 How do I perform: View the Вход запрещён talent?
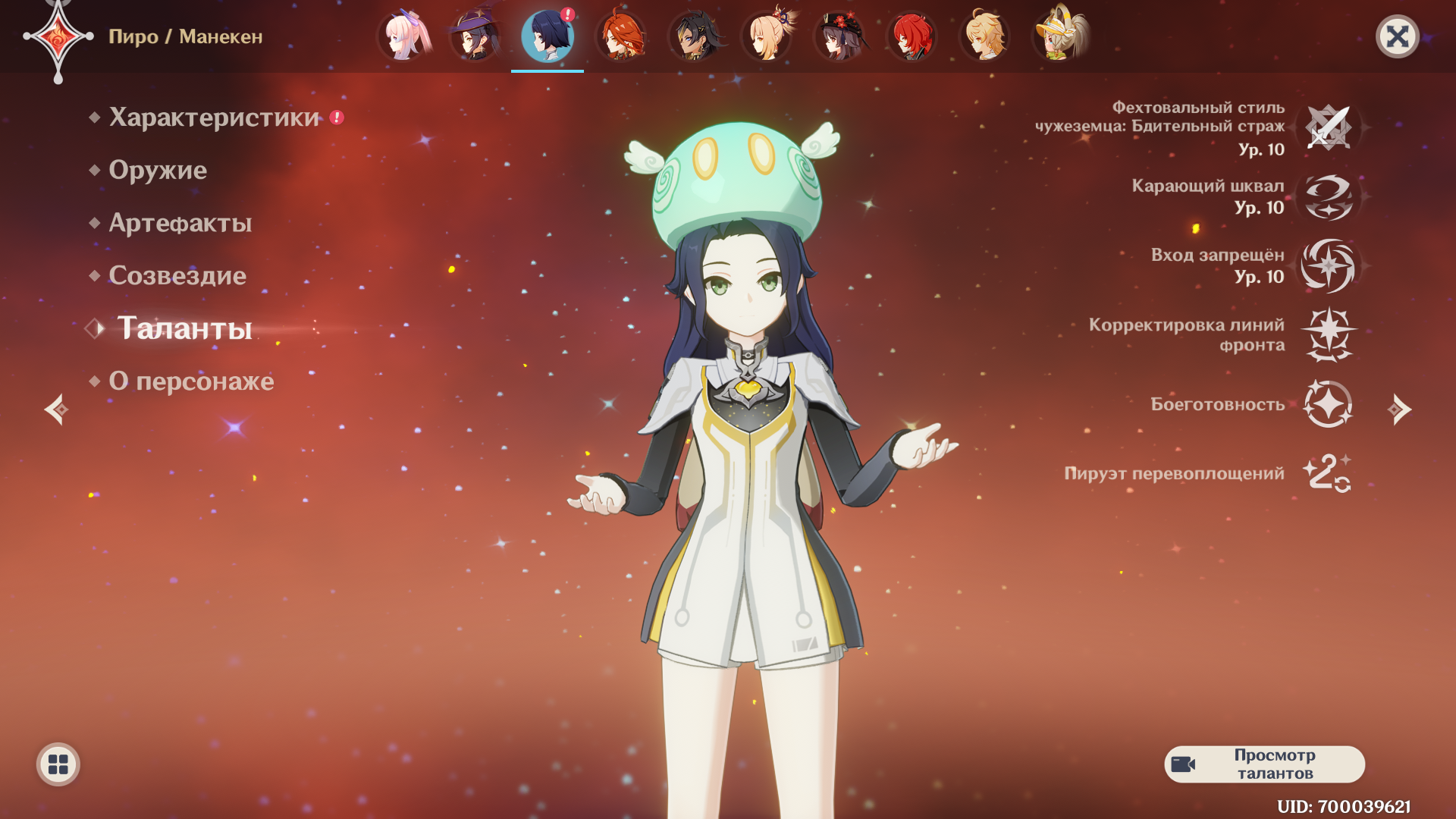1329,266
